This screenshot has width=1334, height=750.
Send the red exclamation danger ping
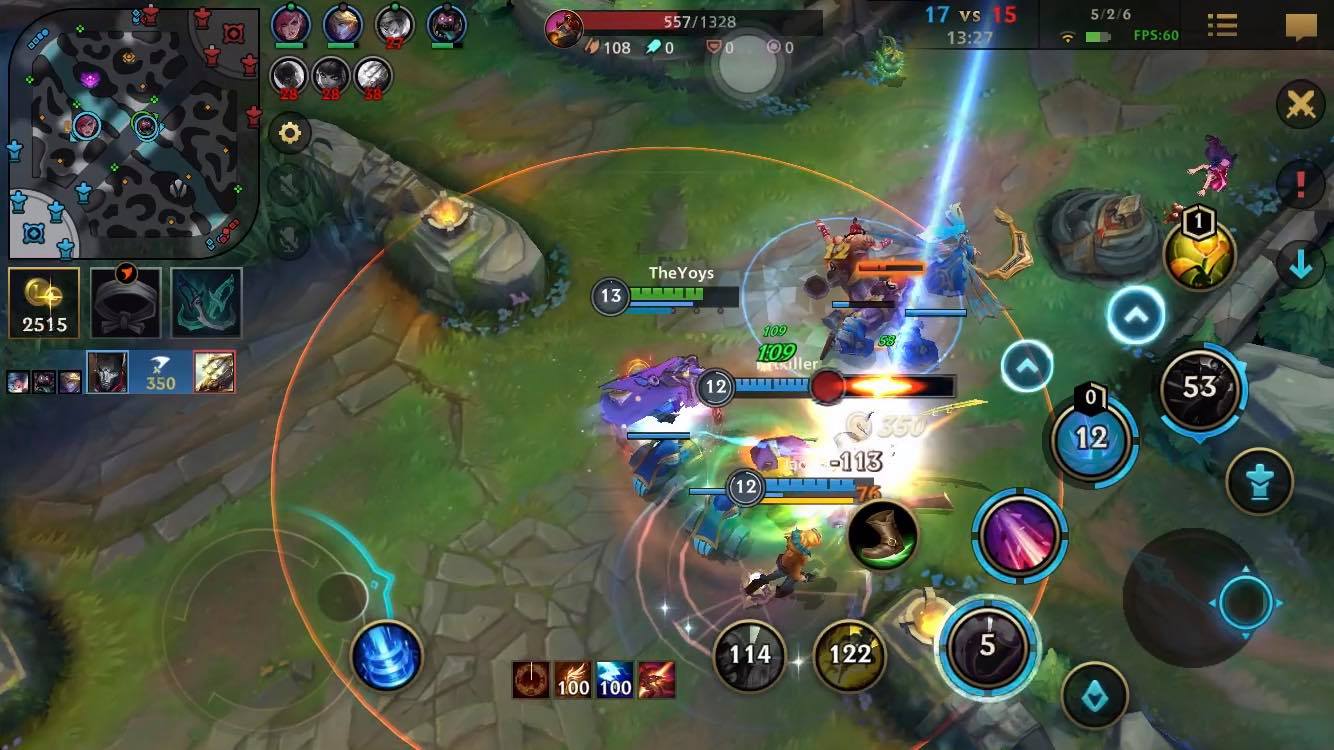pos(1300,185)
